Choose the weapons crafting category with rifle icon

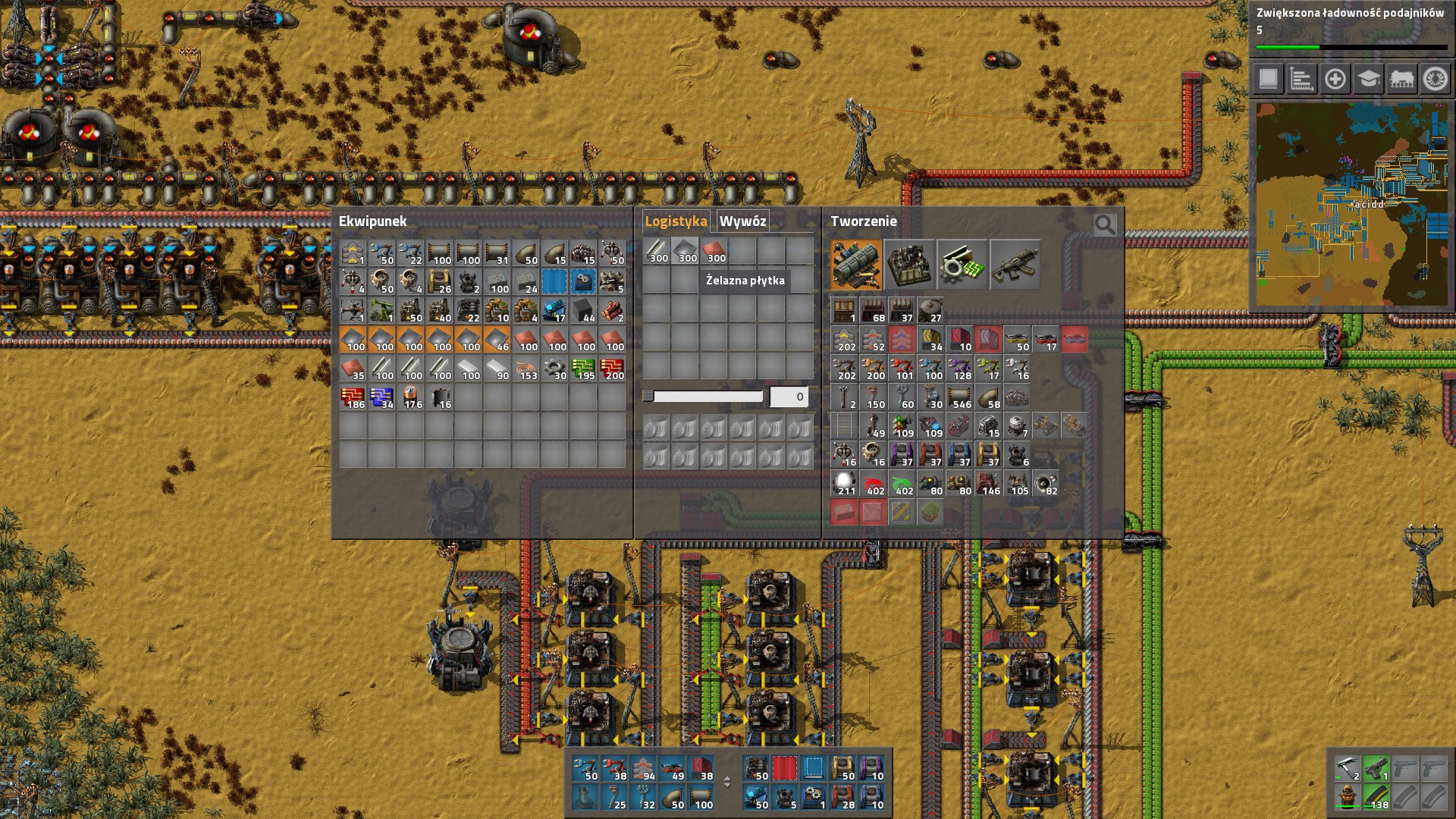[x=1015, y=265]
